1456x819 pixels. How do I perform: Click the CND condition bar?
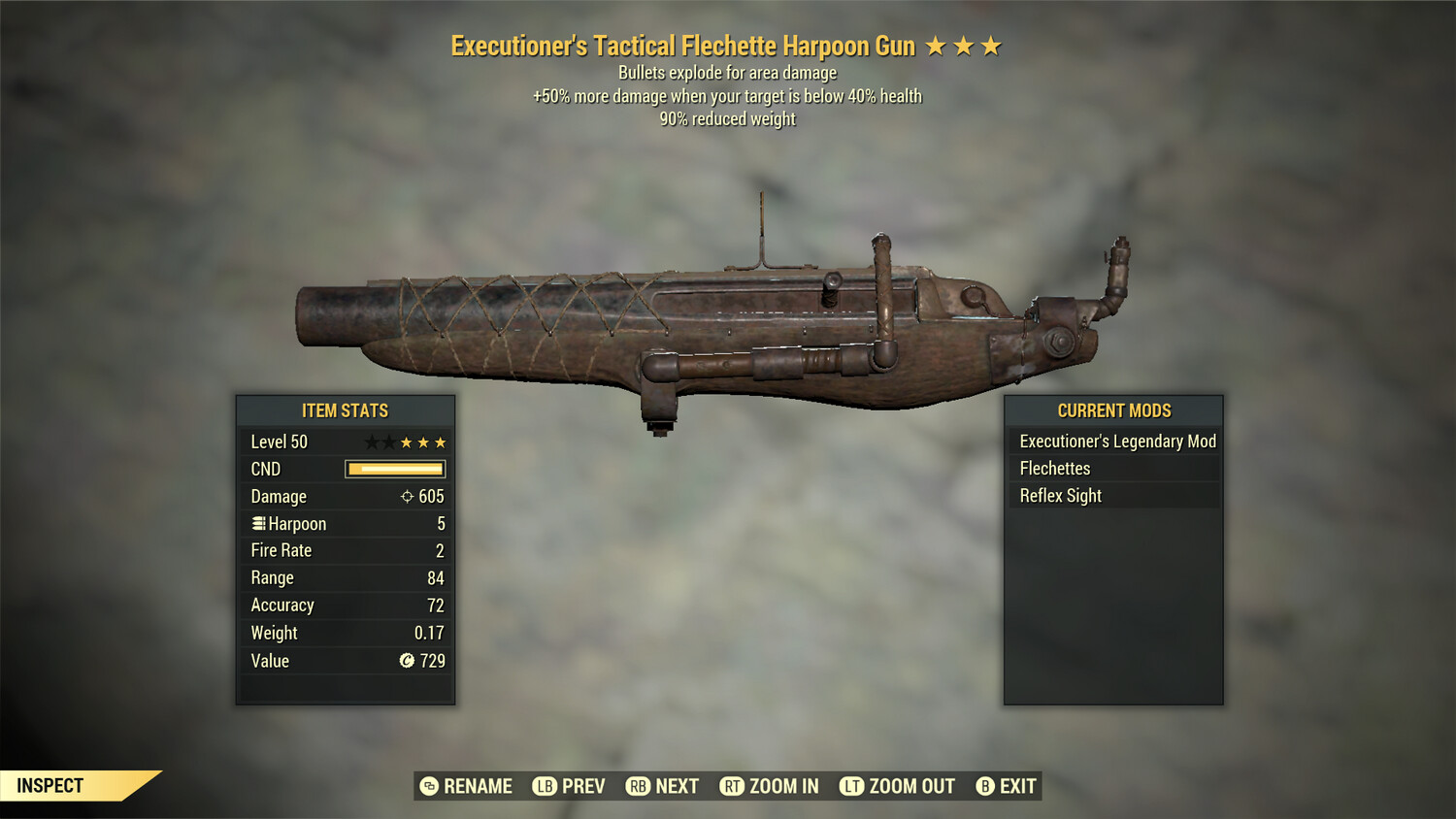coord(394,469)
